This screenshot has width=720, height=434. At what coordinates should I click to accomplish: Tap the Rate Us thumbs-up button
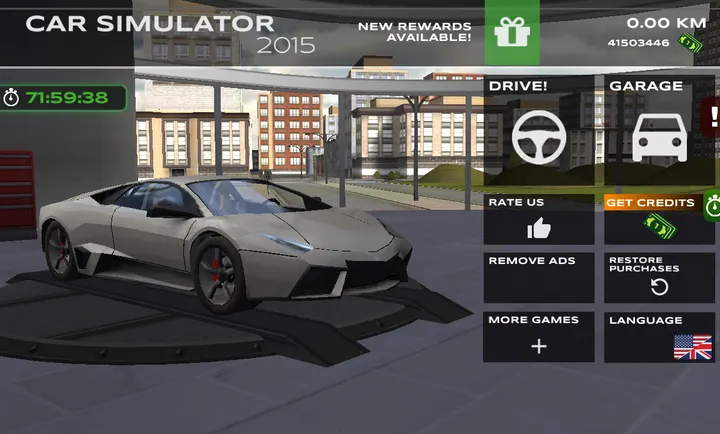(538, 220)
